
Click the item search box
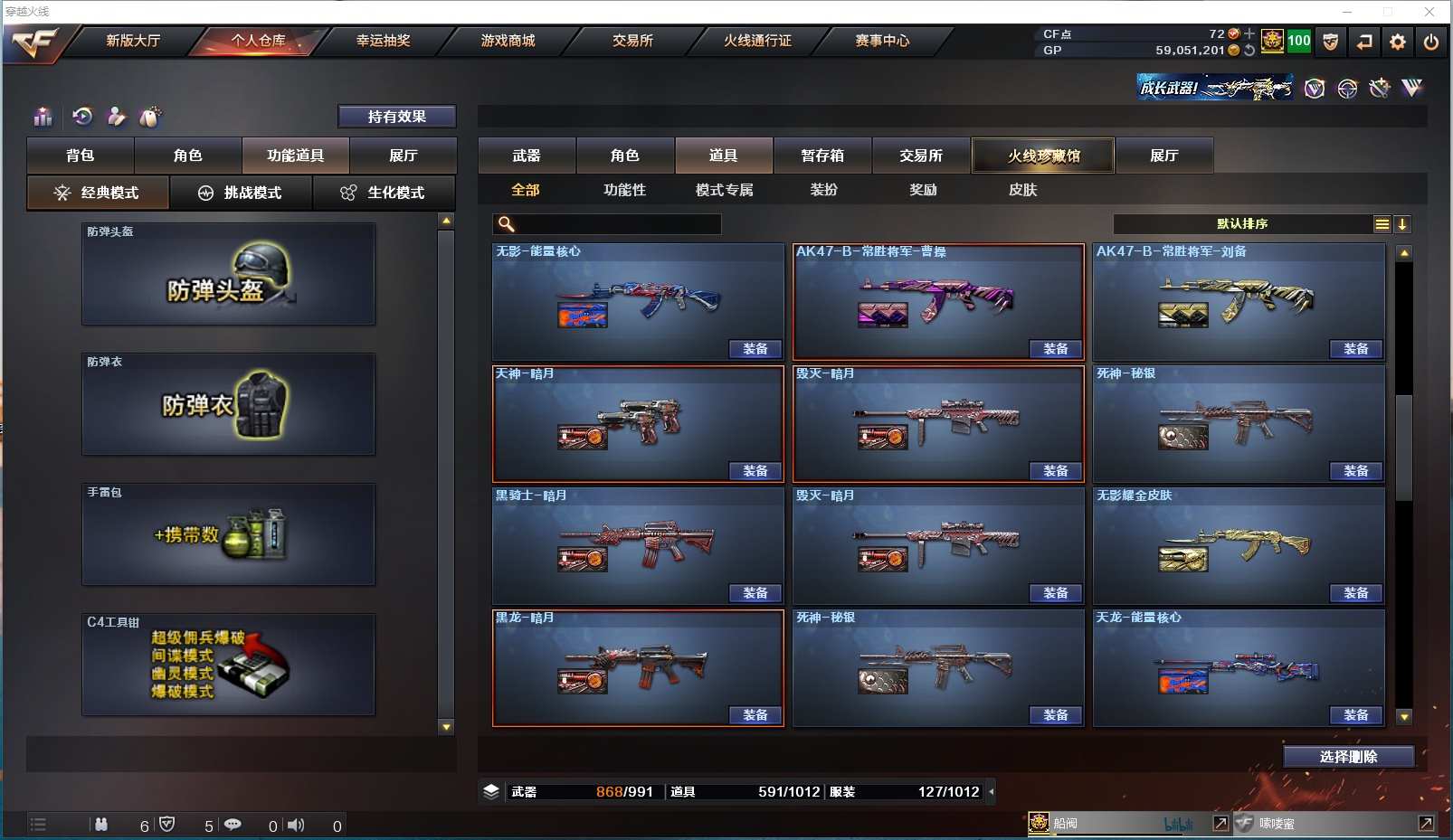pos(617,224)
